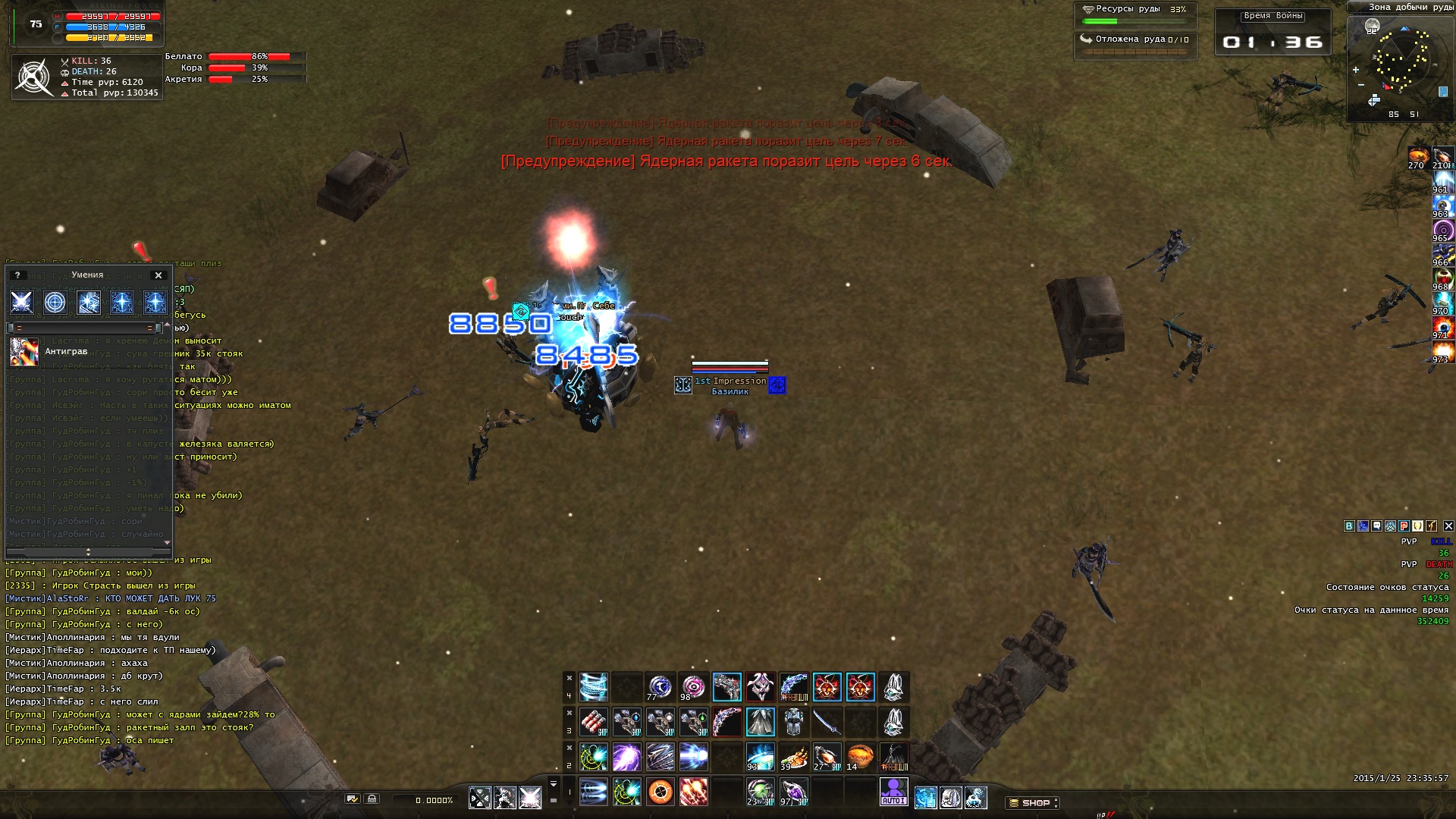Image resolution: width=1456 pixels, height=819 pixels.
Task: Toggle the hotbar lock icon
Action: [x=372, y=799]
